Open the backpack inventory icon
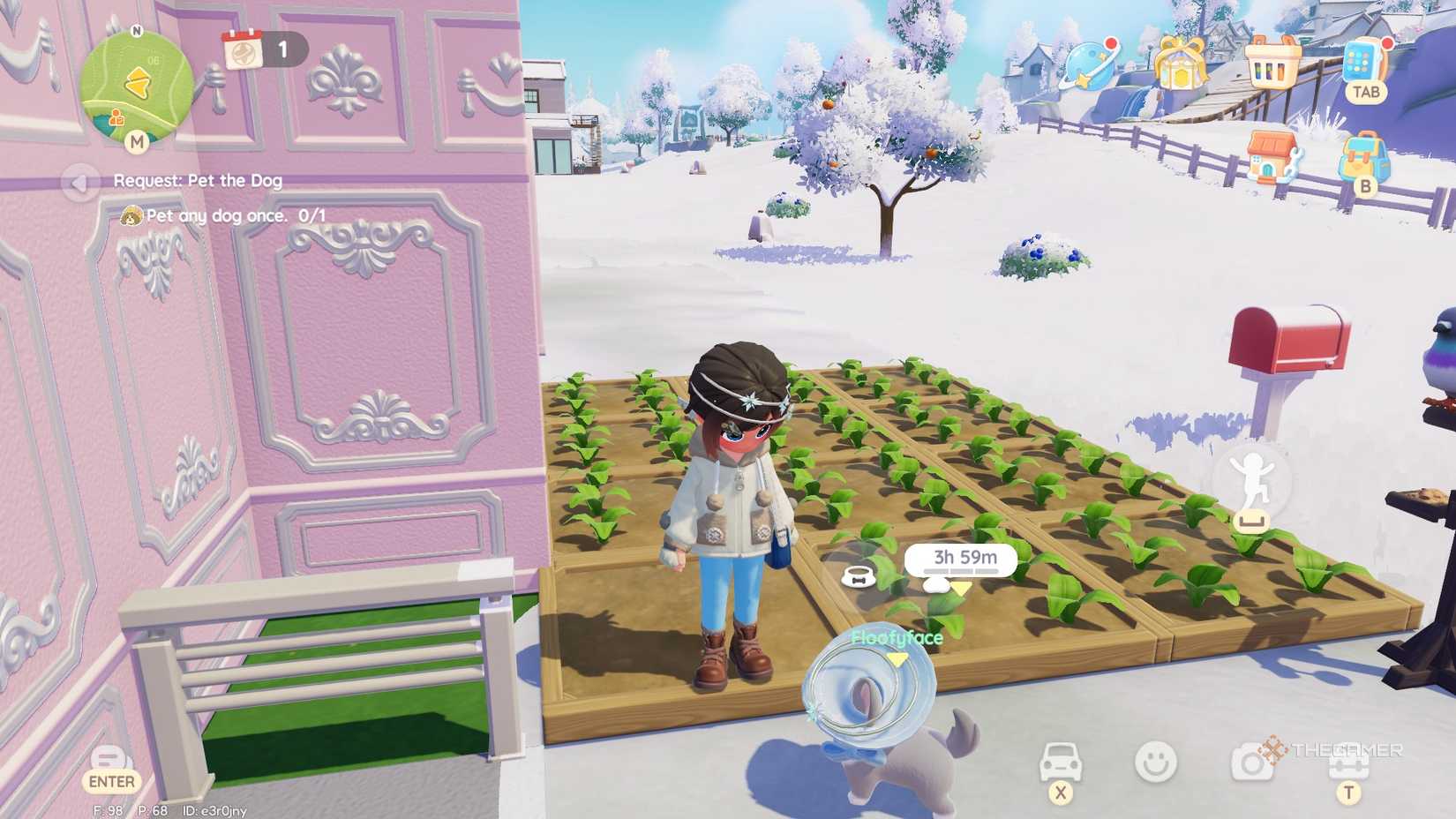The height and width of the screenshot is (819, 1456). (1363, 155)
